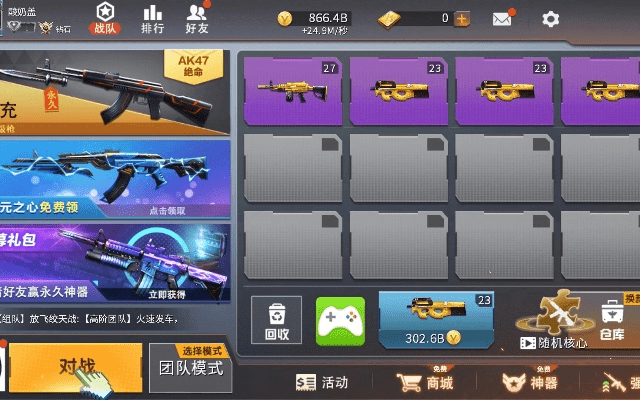Click the 回收 recycle bin button
Image resolution: width=640 pixels, height=400 pixels.
[277, 320]
